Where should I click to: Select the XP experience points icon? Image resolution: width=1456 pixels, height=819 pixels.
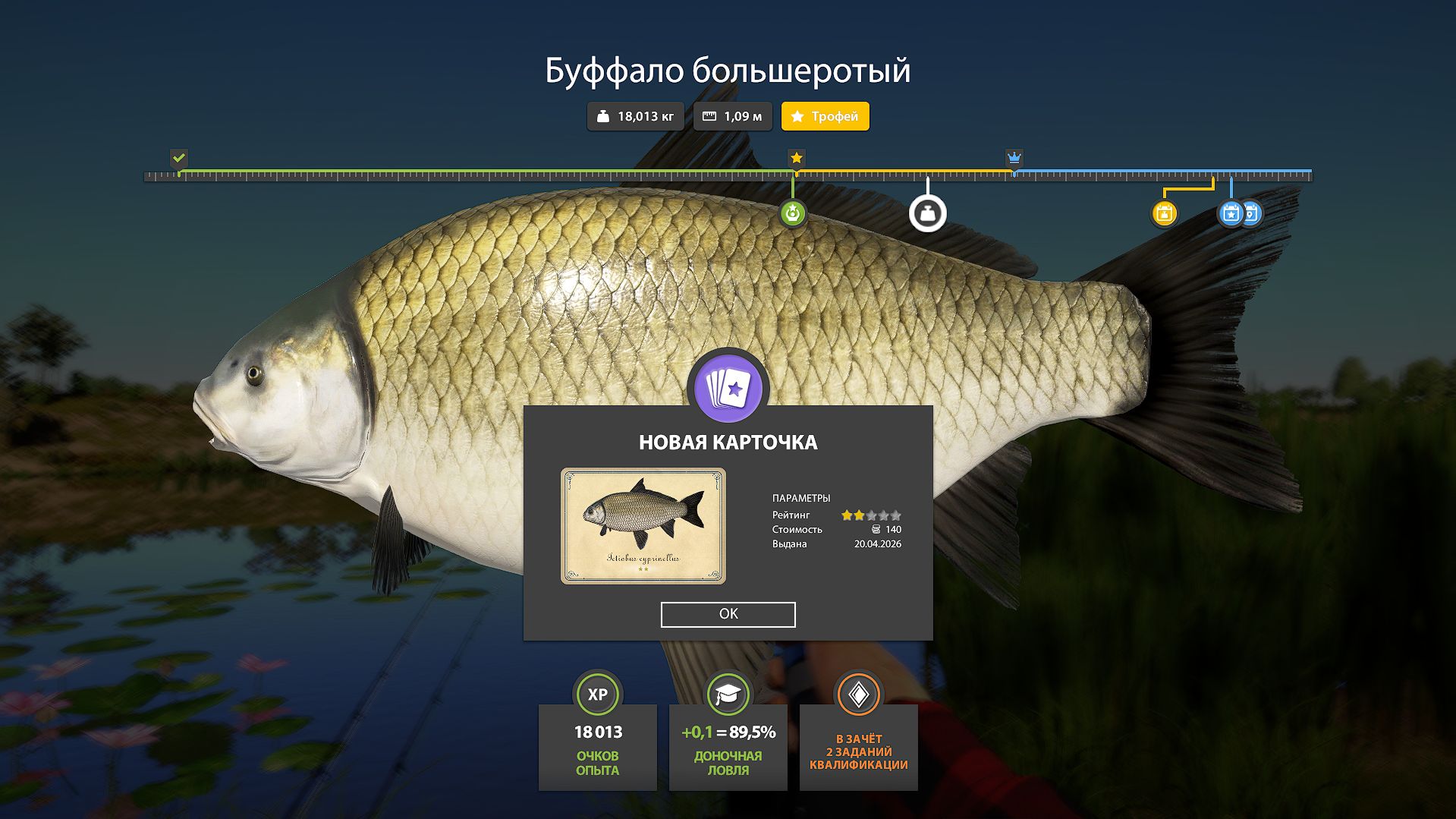597,693
